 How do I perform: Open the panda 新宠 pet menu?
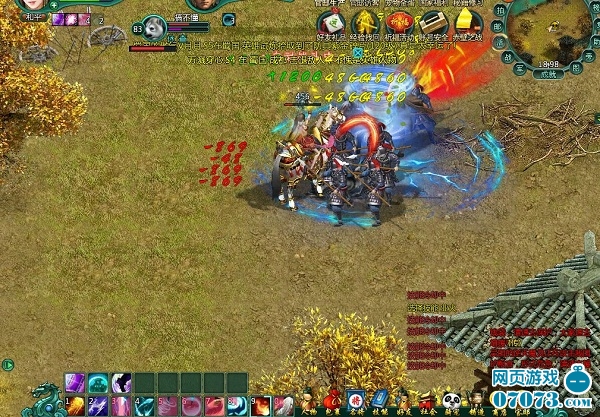[452, 402]
